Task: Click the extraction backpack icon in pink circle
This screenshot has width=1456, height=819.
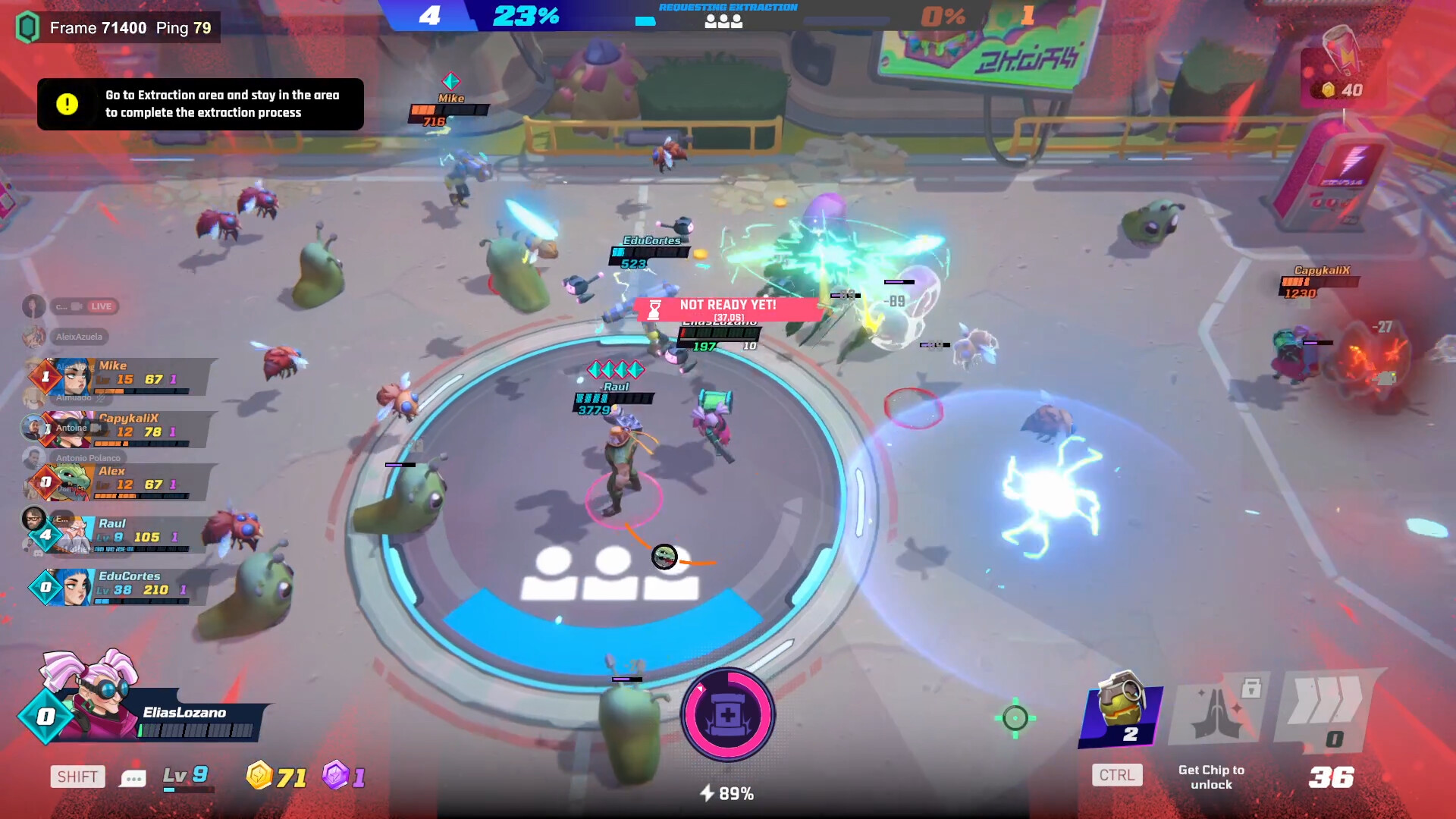Action: (726, 716)
